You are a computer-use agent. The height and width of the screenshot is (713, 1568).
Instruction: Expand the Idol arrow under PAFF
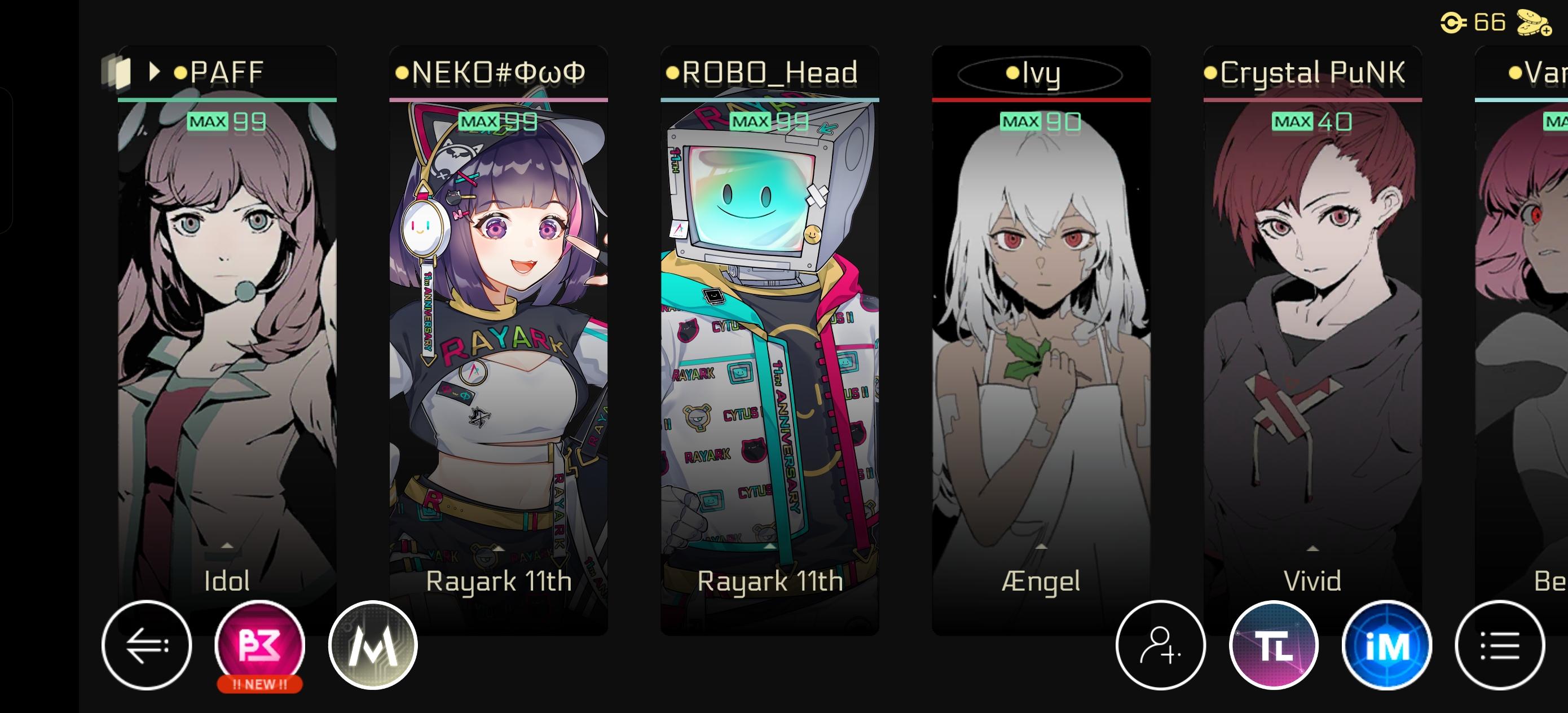(227, 547)
